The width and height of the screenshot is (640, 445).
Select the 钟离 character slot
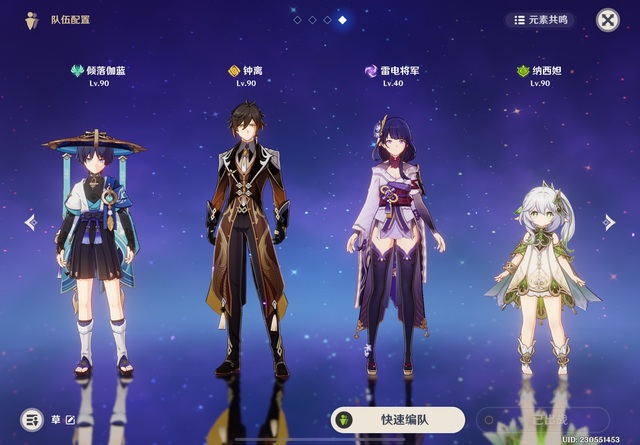pos(248,240)
